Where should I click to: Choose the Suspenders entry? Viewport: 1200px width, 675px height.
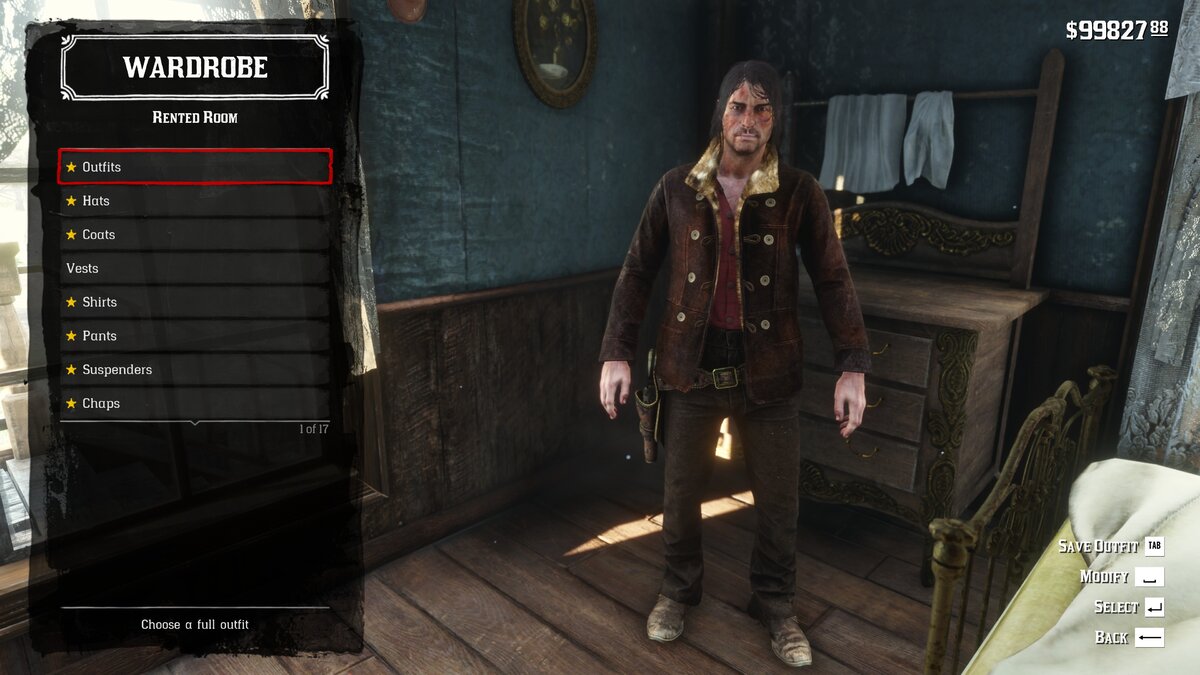tap(195, 370)
